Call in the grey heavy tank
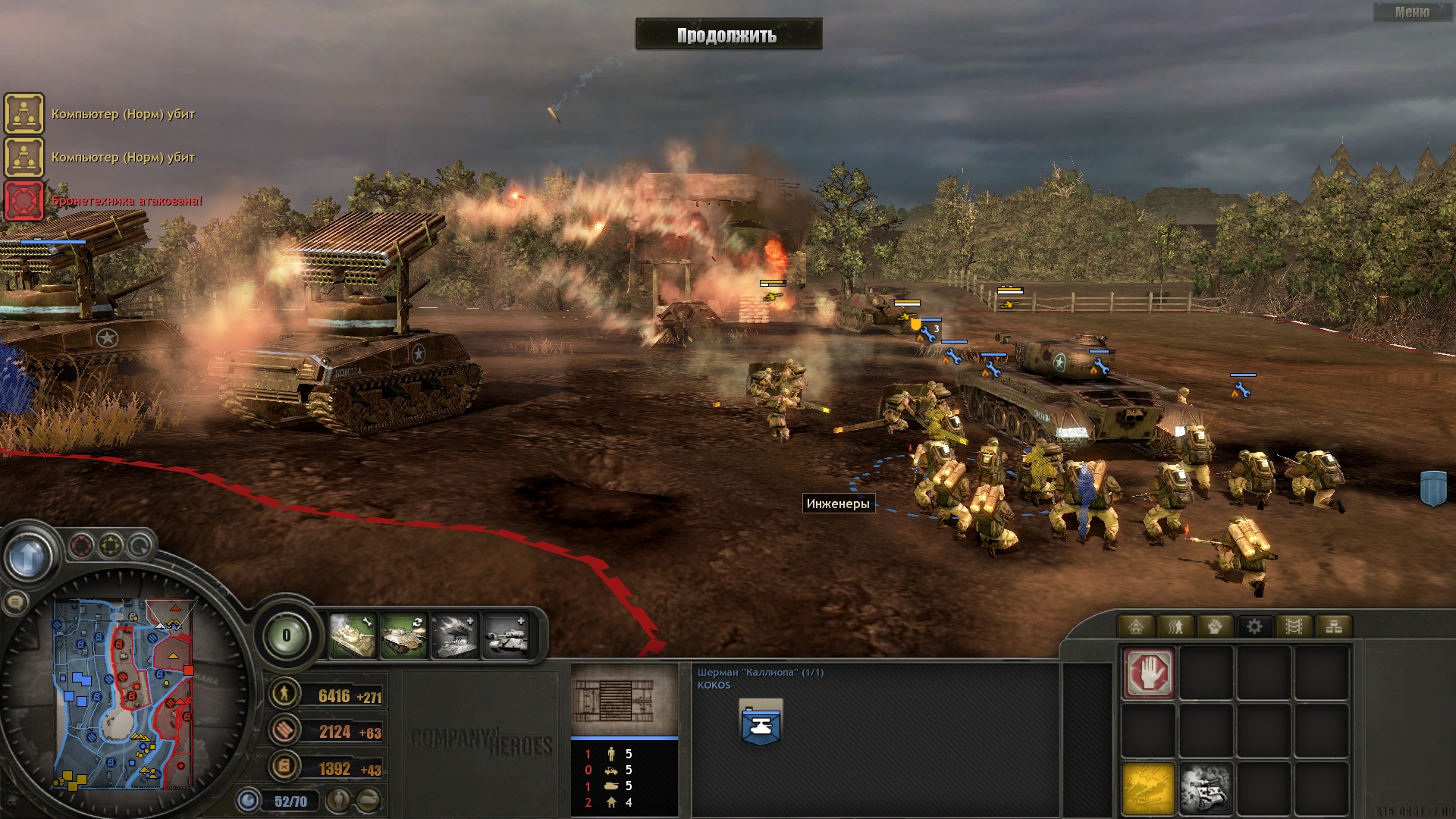This screenshot has height=819, width=1456. tap(505, 635)
